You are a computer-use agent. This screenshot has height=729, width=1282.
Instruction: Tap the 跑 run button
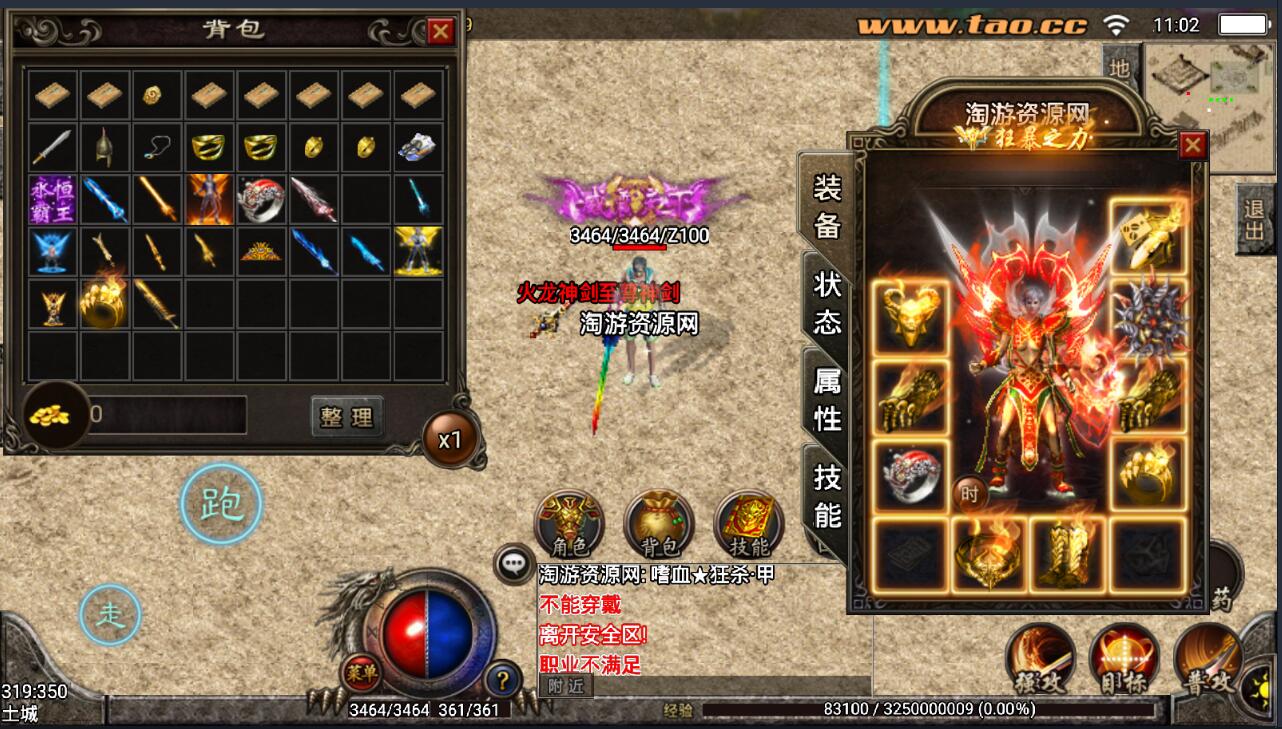[221, 505]
